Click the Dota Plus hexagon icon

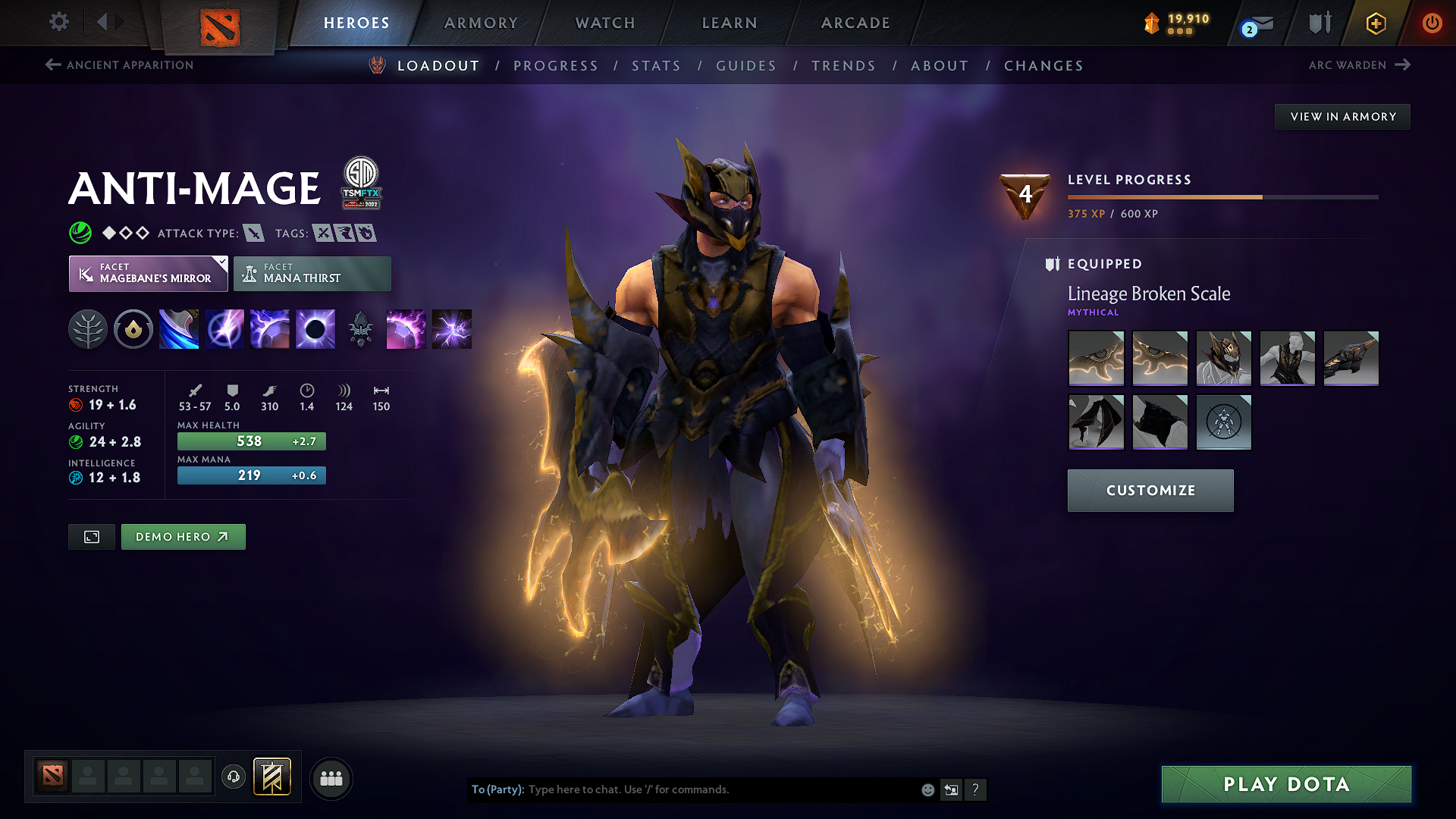(1375, 23)
